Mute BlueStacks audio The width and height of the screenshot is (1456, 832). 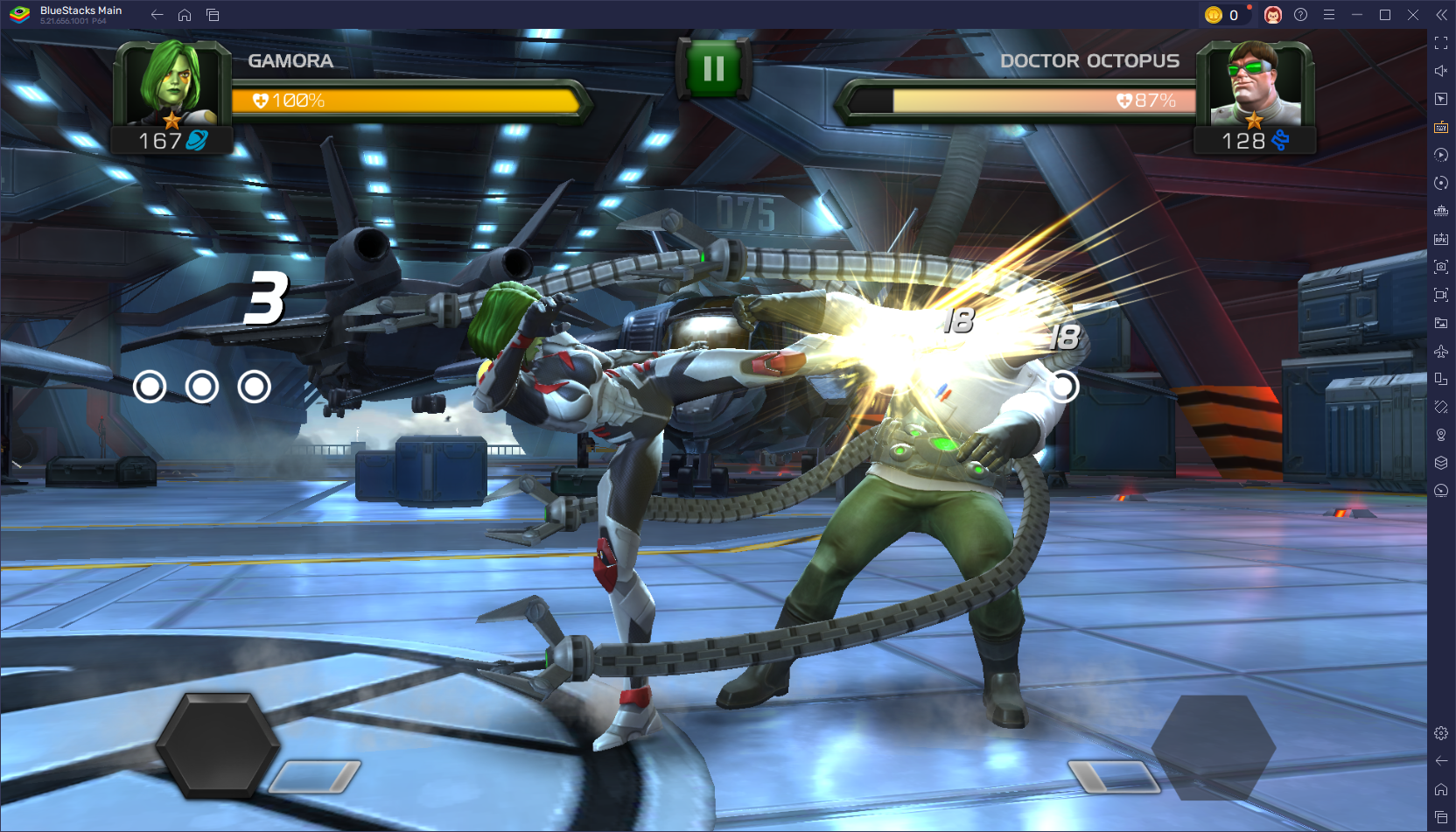[x=1441, y=71]
